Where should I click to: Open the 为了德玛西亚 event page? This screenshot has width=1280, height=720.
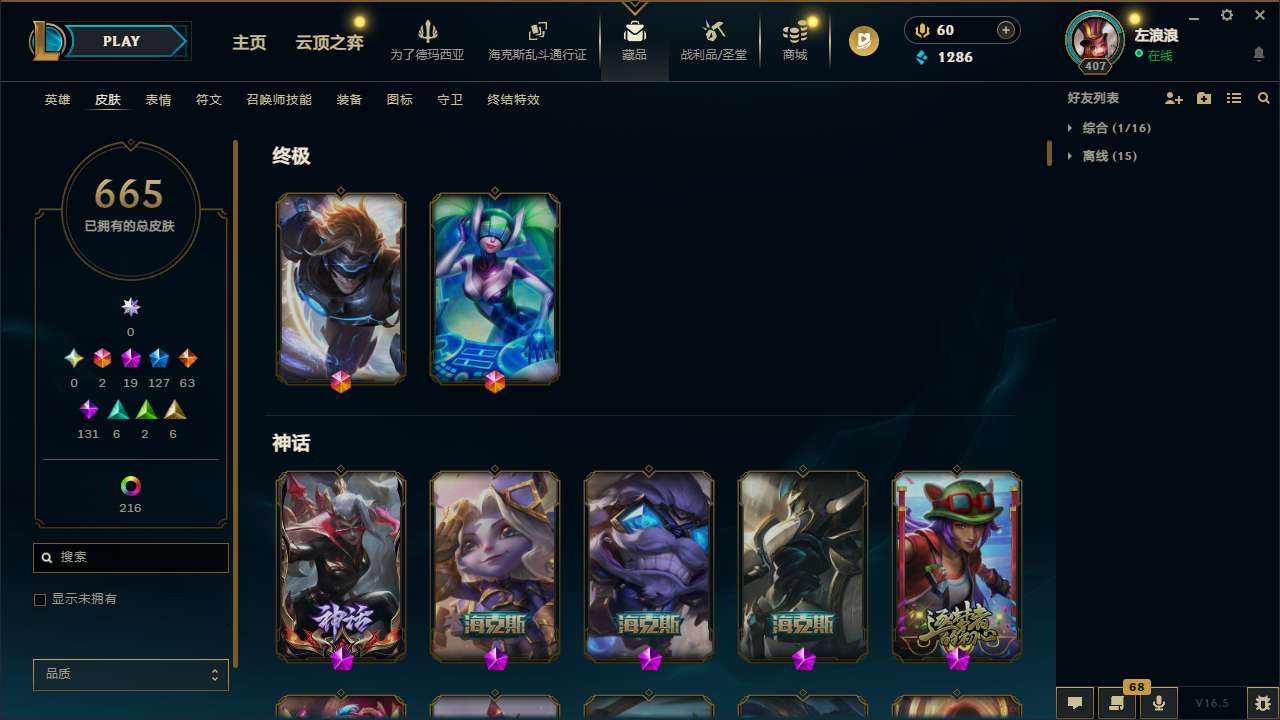point(428,42)
